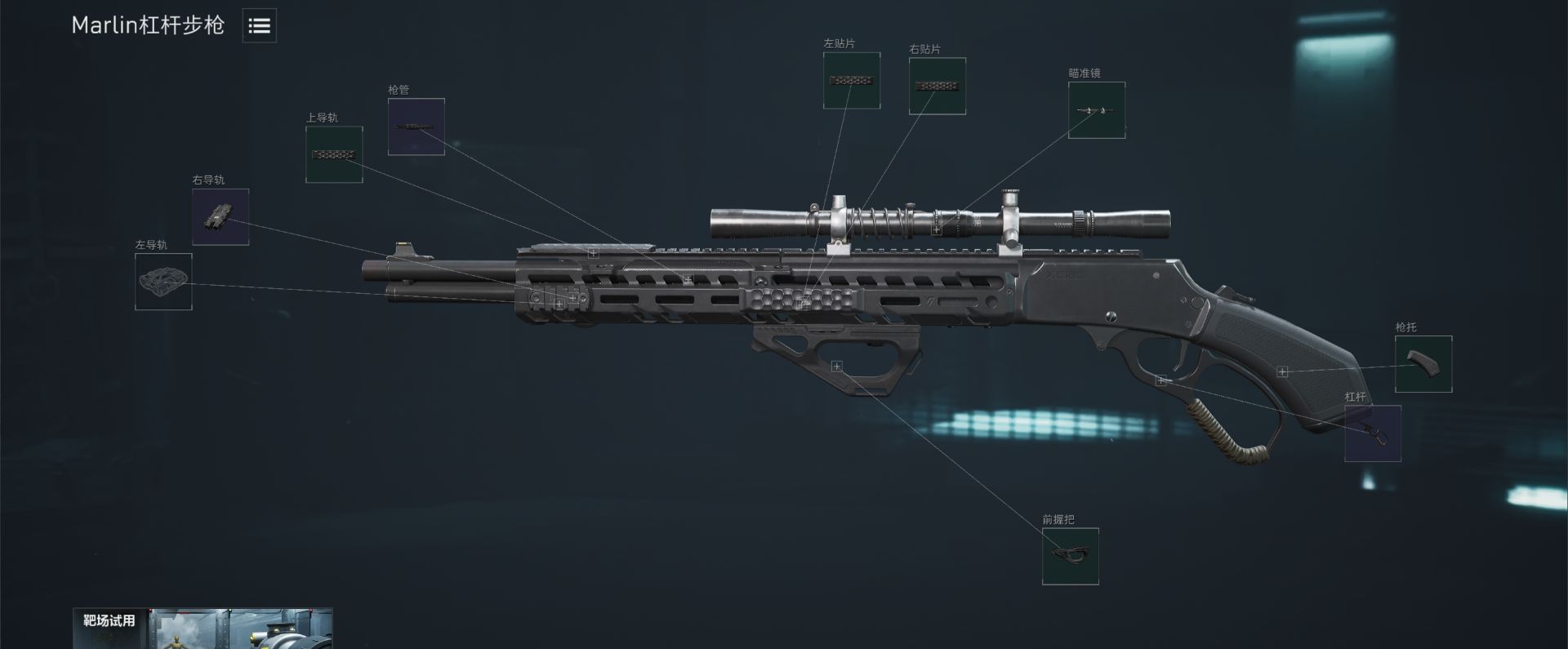Open the 枪托 stock attachment slot
Viewport: 1568px width, 649px height.
(x=1423, y=364)
